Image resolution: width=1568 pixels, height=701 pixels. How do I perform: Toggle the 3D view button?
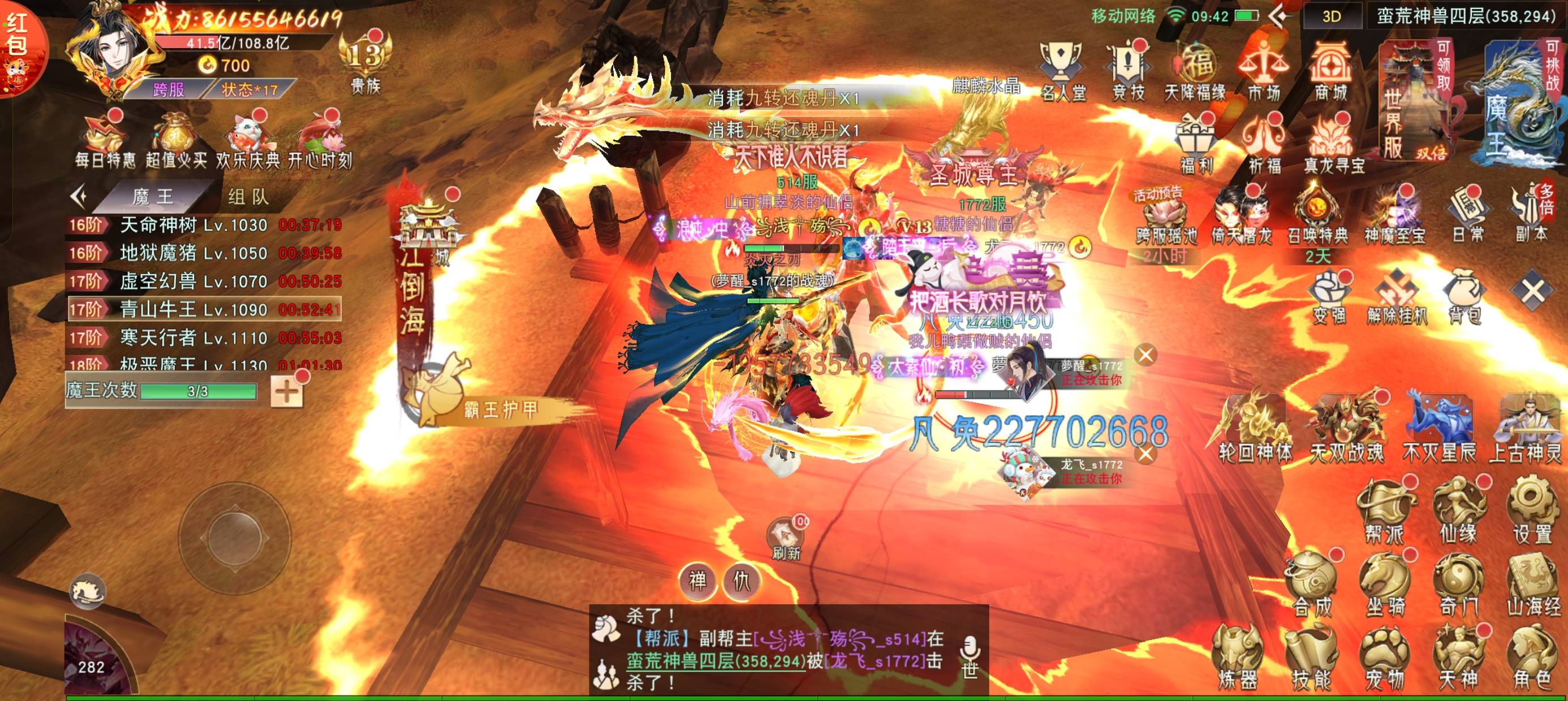tap(1330, 16)
